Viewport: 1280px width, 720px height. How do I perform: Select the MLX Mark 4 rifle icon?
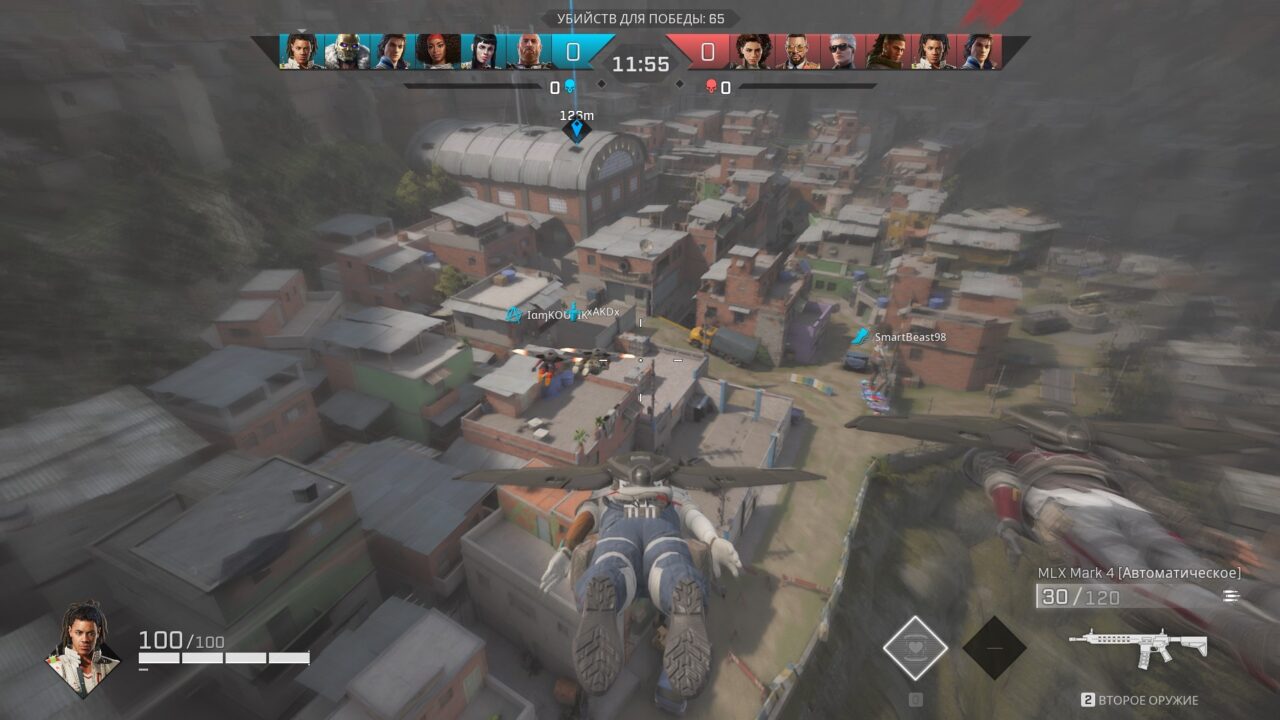1137,646
